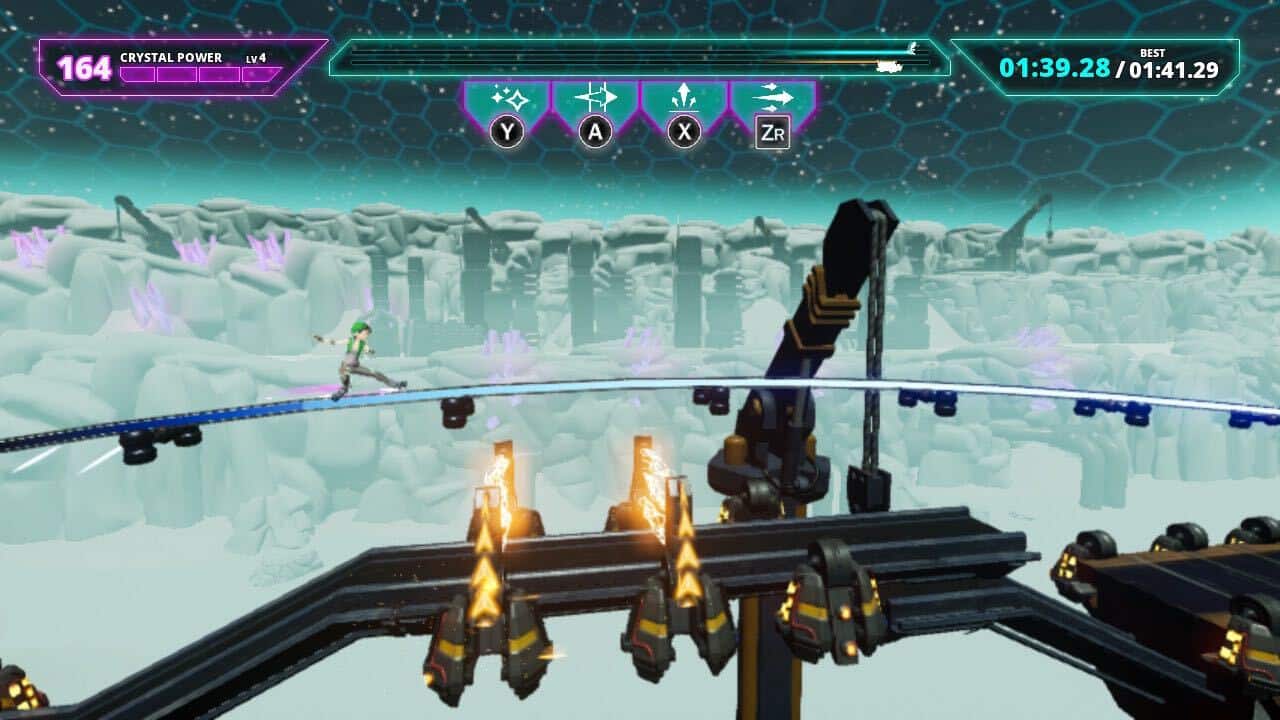Use the upward arrows jump ability
This screenshot has height=720, width=1280.
(684, 100)
